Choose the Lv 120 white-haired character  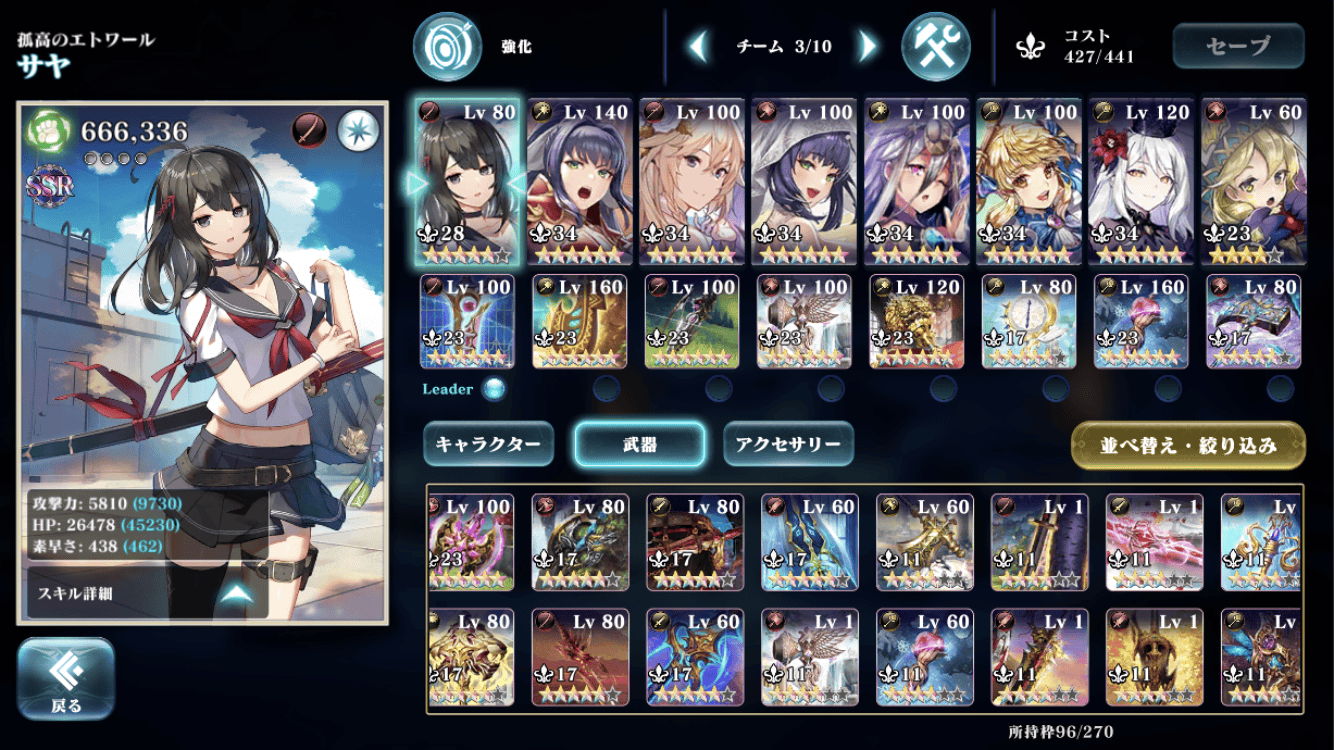point(1141,181)
